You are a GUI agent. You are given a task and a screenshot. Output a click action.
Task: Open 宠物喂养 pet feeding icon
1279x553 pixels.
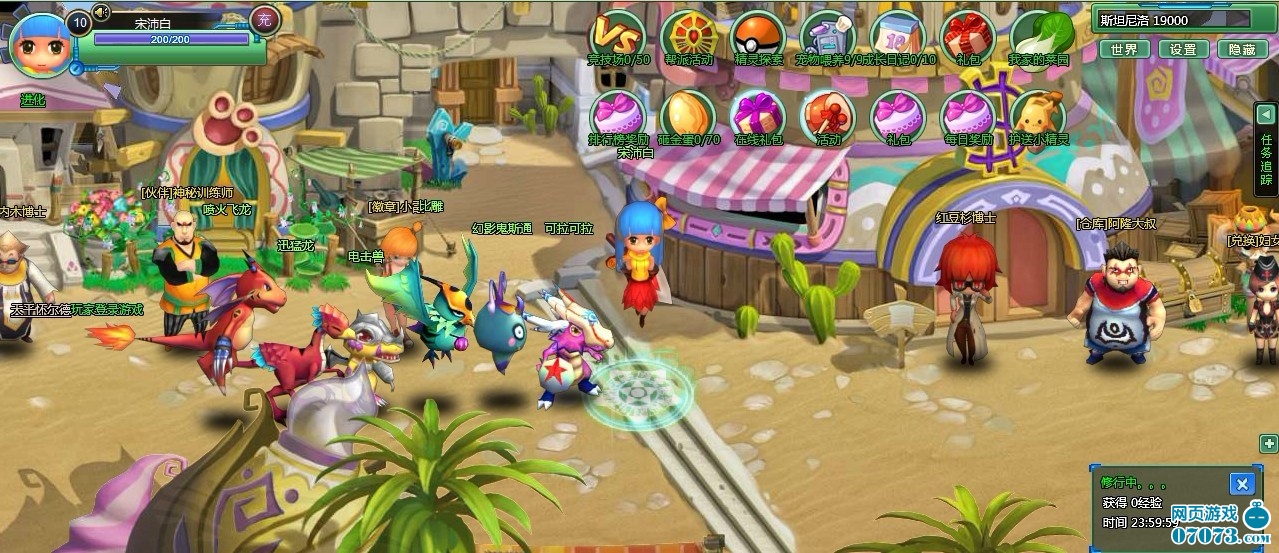[828, 34]
